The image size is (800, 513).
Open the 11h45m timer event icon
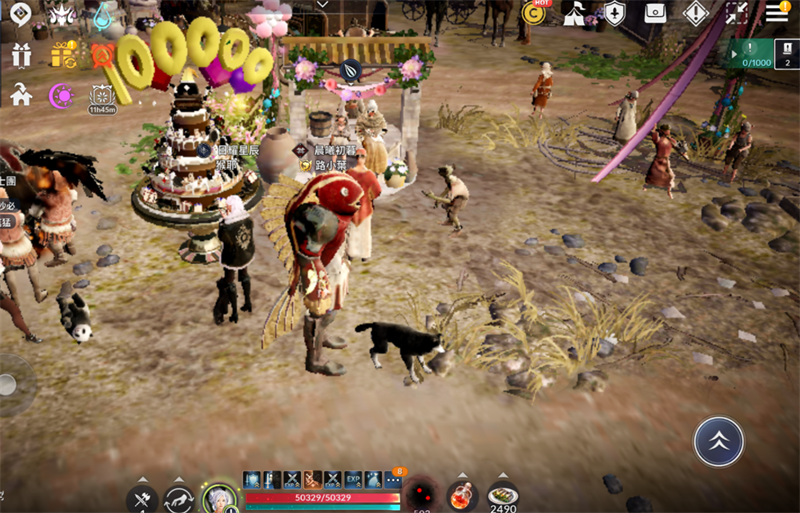click(x=102, y=97)
